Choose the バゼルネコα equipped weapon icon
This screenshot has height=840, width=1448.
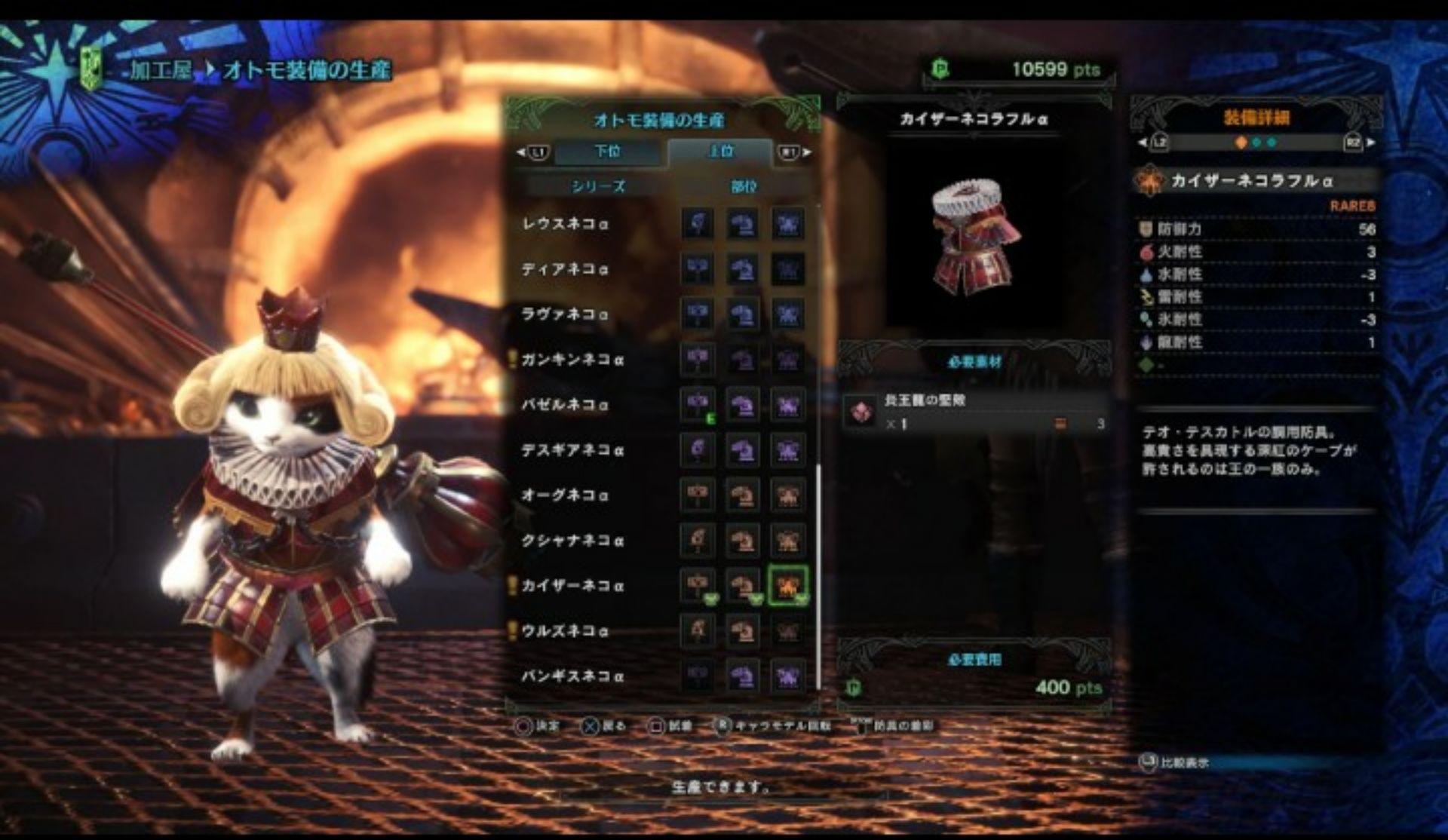(x=698, y=405)
